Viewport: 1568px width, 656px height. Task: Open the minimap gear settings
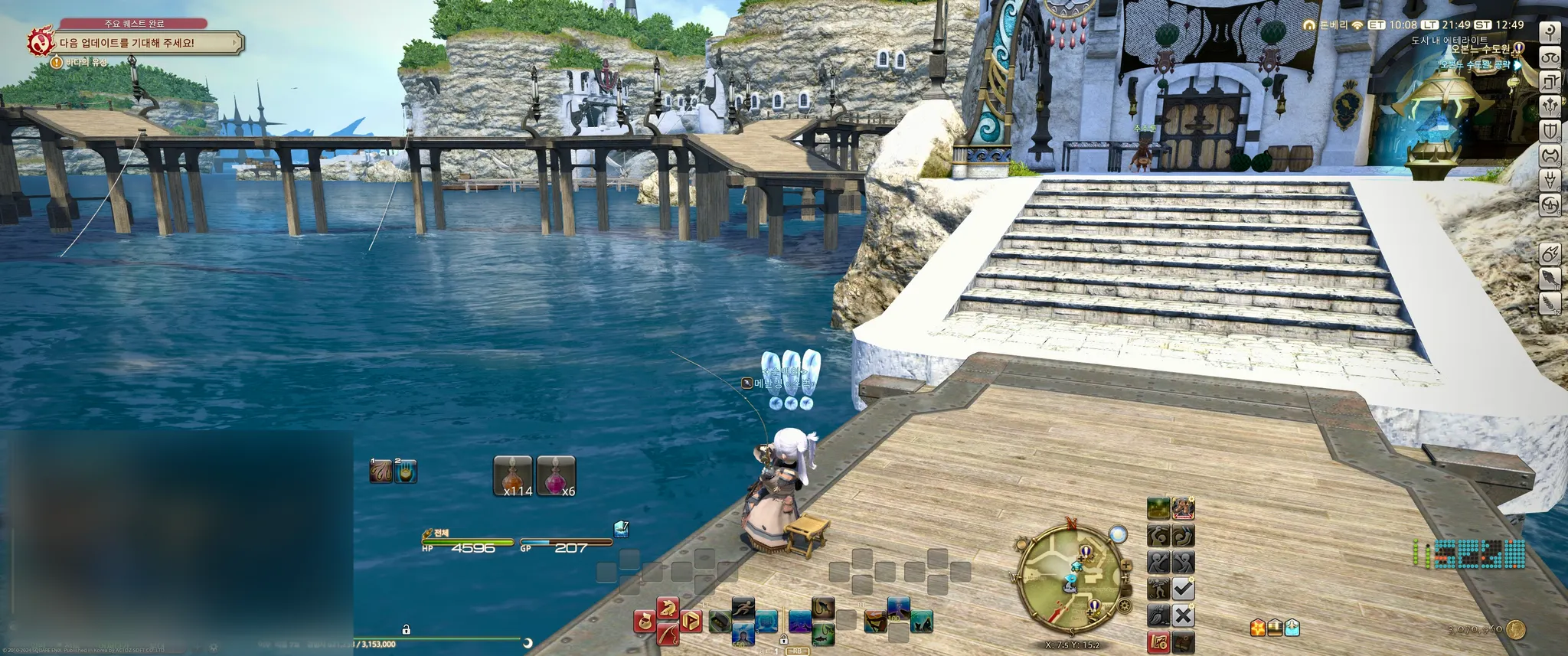coord(1124,606)
